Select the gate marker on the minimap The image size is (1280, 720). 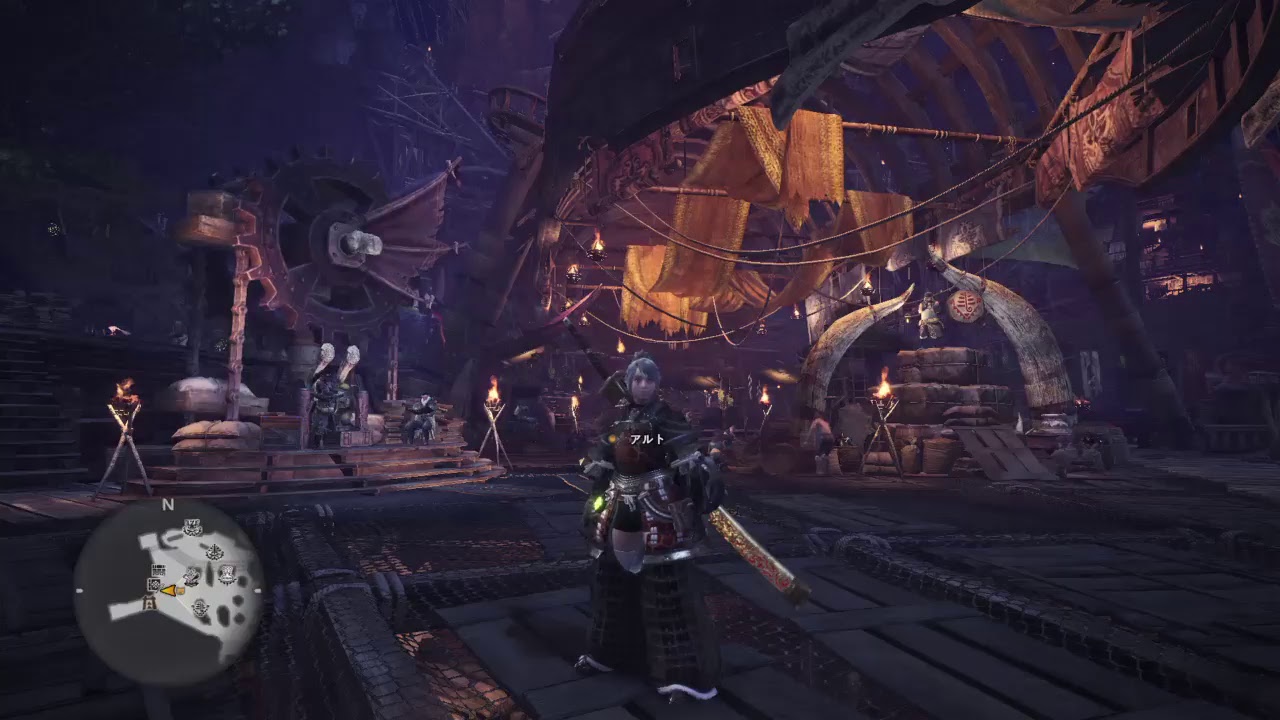[150, 602]
